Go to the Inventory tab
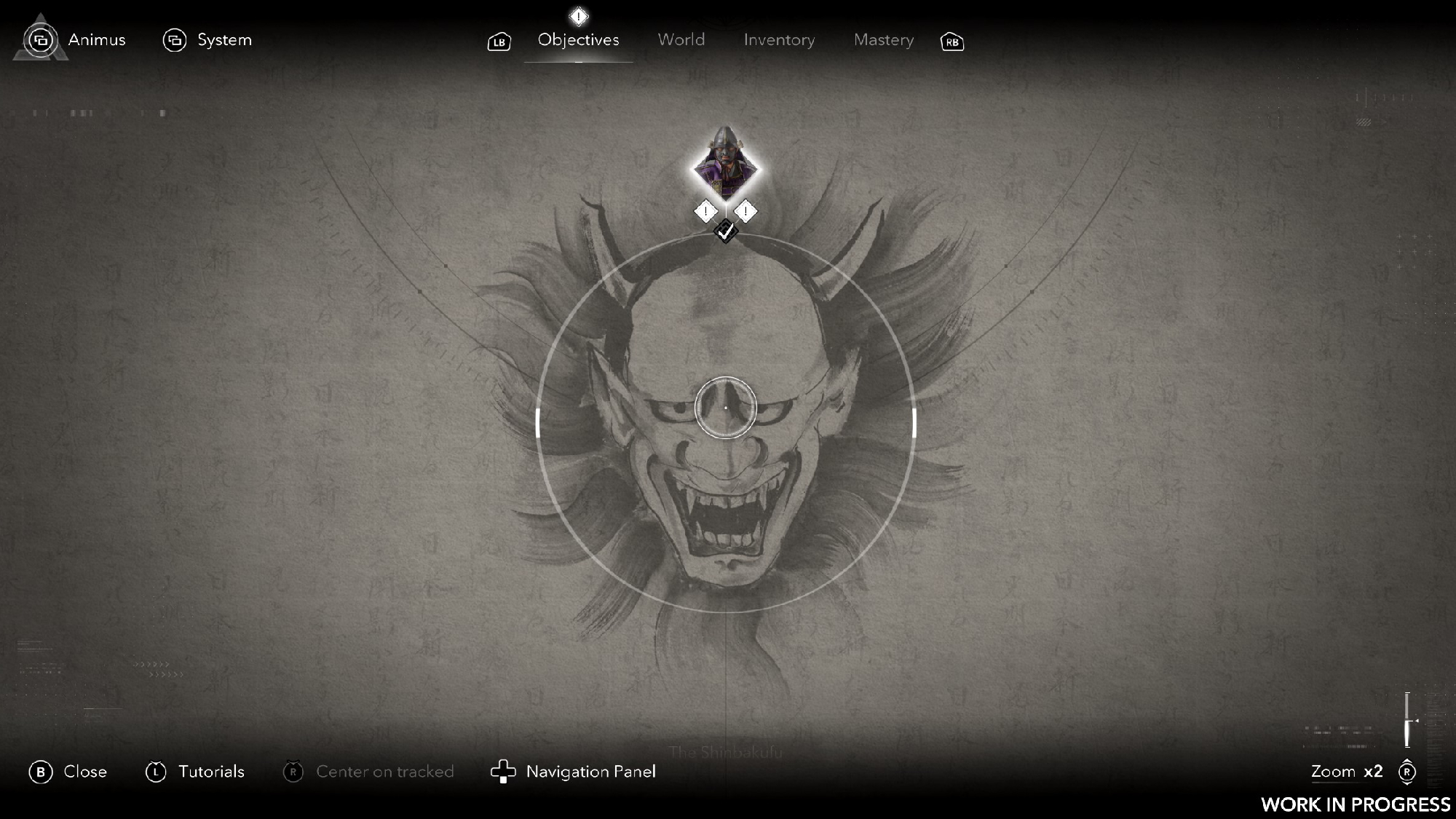 (779, 40)
